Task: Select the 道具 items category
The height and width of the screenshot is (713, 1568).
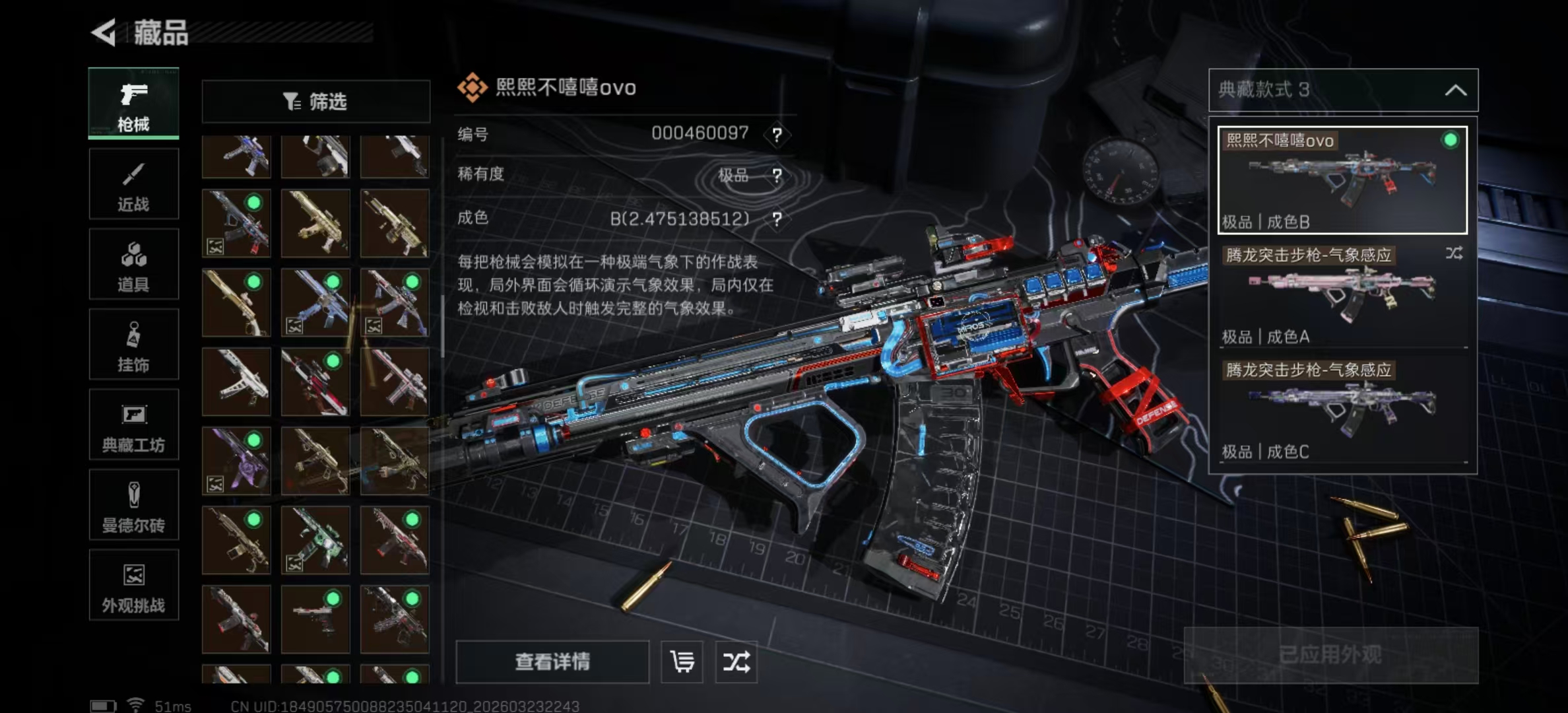Action: (x=133, y=264)
